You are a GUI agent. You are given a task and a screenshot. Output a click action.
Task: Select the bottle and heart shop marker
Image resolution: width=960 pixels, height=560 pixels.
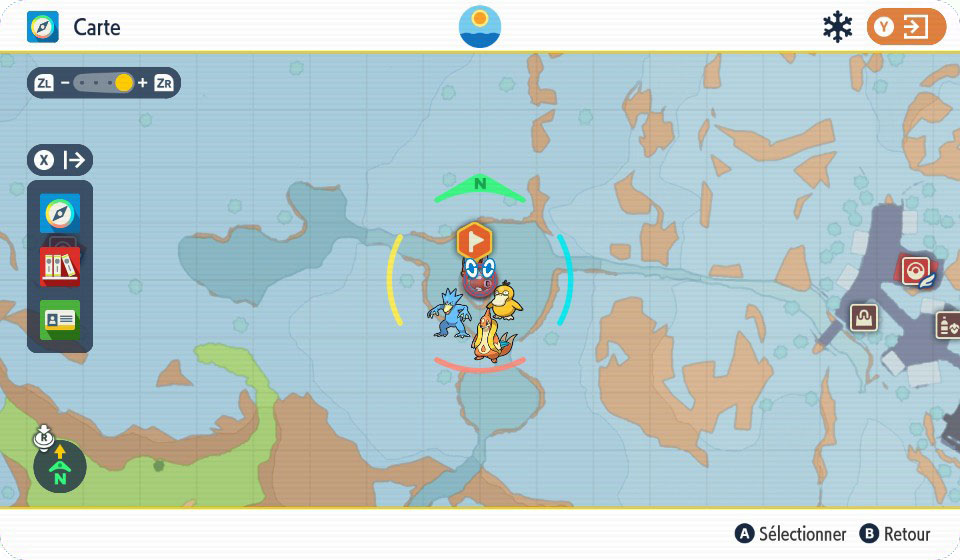pos(947,324)
